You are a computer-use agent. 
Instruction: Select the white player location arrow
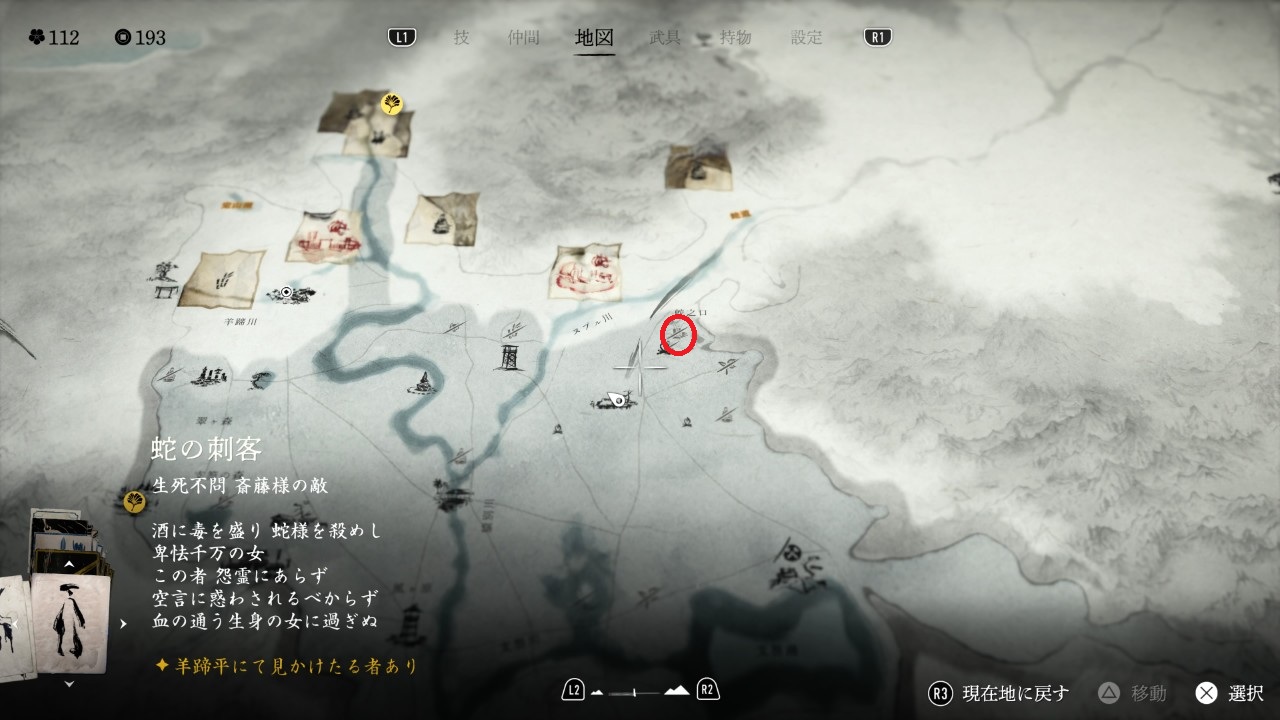tap(617, 400)
